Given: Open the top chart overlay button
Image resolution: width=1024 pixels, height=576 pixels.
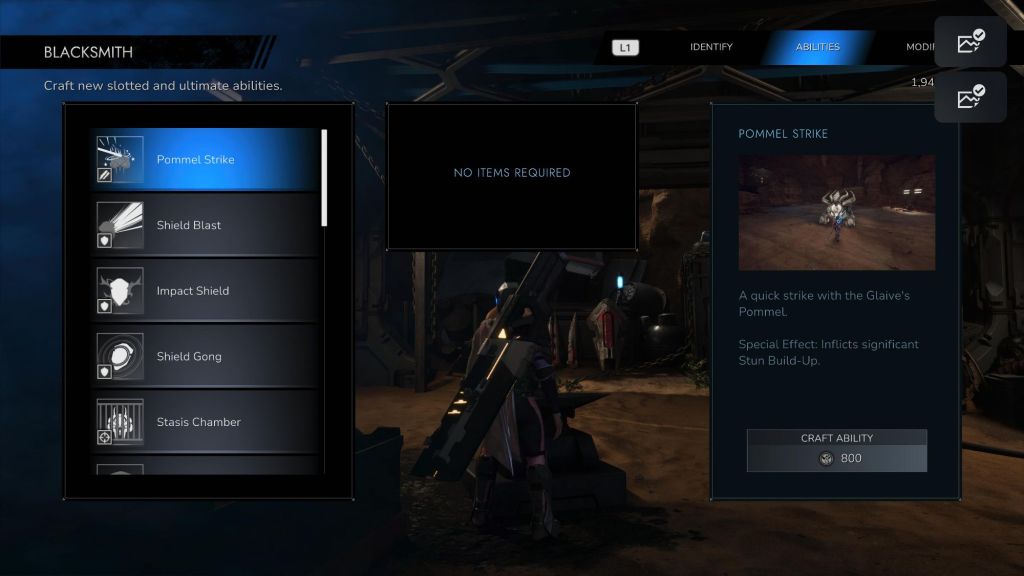Looking at the screenshot, I should (x=970, y=42).
